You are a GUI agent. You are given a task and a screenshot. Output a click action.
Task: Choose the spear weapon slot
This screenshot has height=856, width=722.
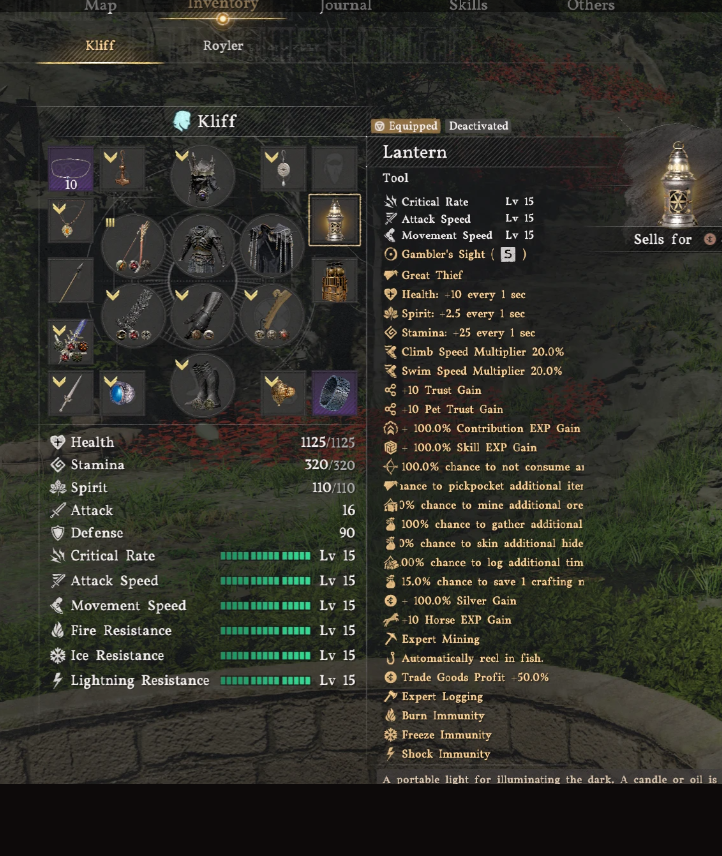click(x=70, y=281)
